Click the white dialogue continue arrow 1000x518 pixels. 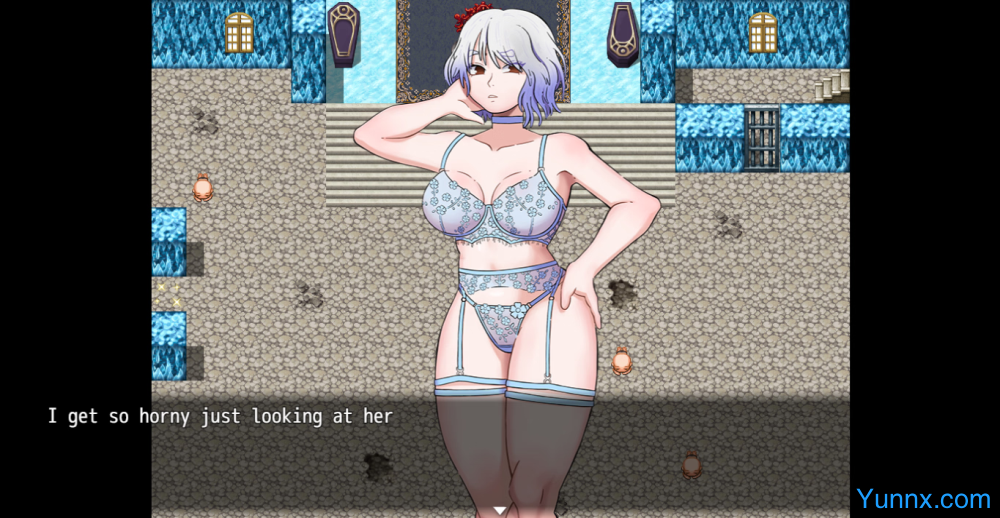[x=500, y=510]
